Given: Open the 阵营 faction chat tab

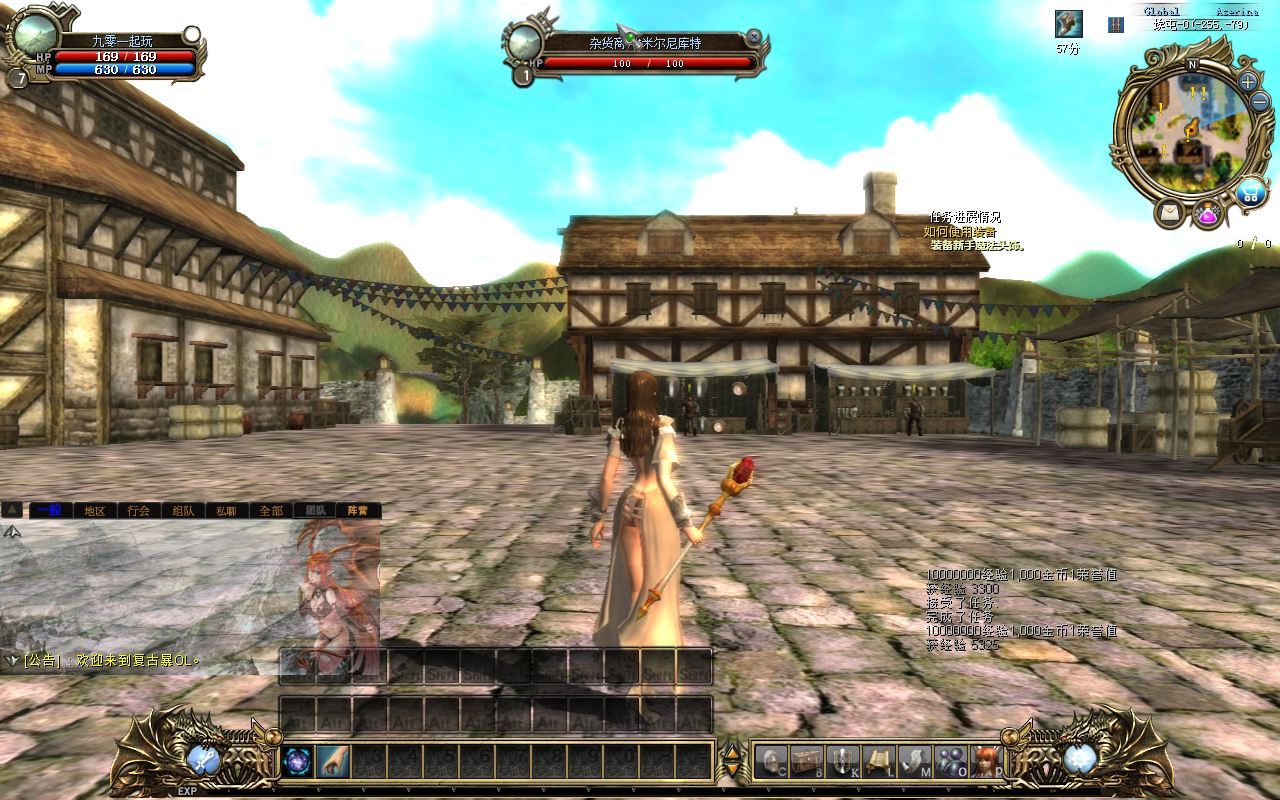Looking at the screenshot, I should pyautogui.click(x=358, y=510).
